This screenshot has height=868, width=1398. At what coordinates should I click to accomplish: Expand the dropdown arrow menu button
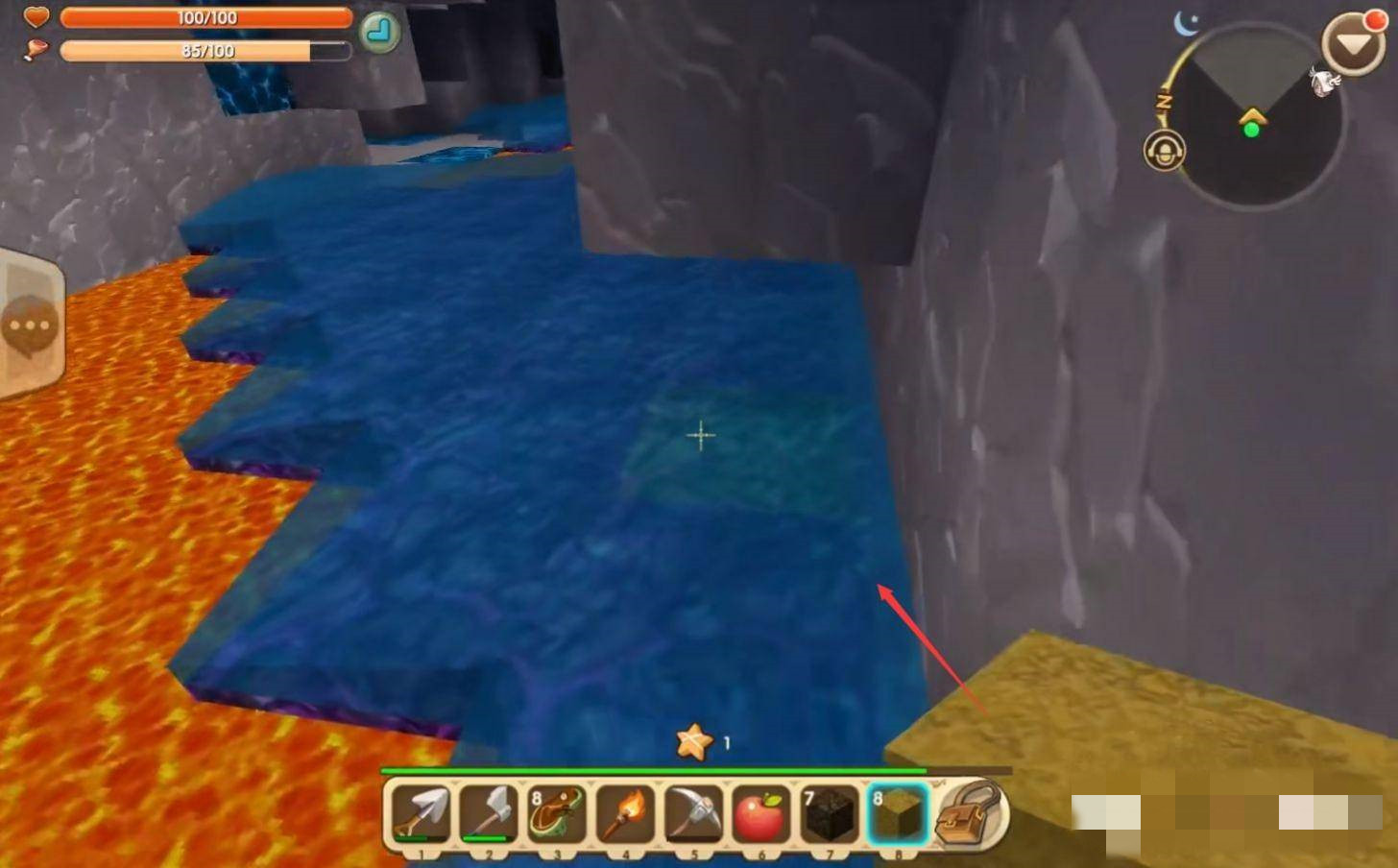pyautogui.click(x=1352, y=44)
